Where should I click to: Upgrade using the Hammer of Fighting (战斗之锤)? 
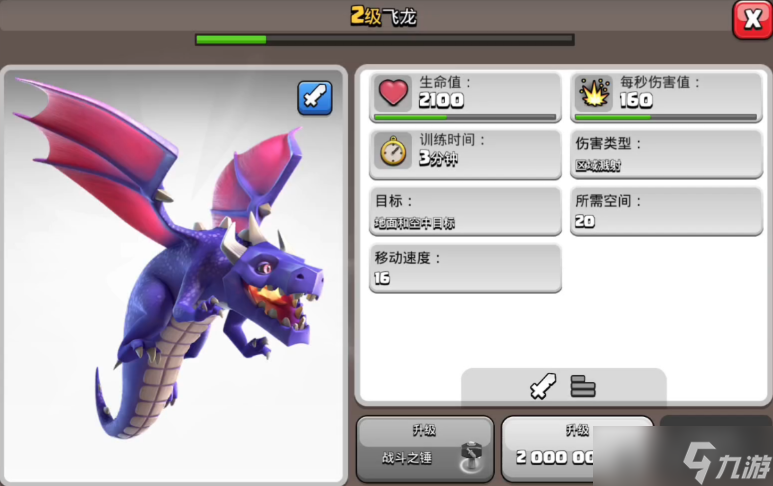click(x=425, y=449)
